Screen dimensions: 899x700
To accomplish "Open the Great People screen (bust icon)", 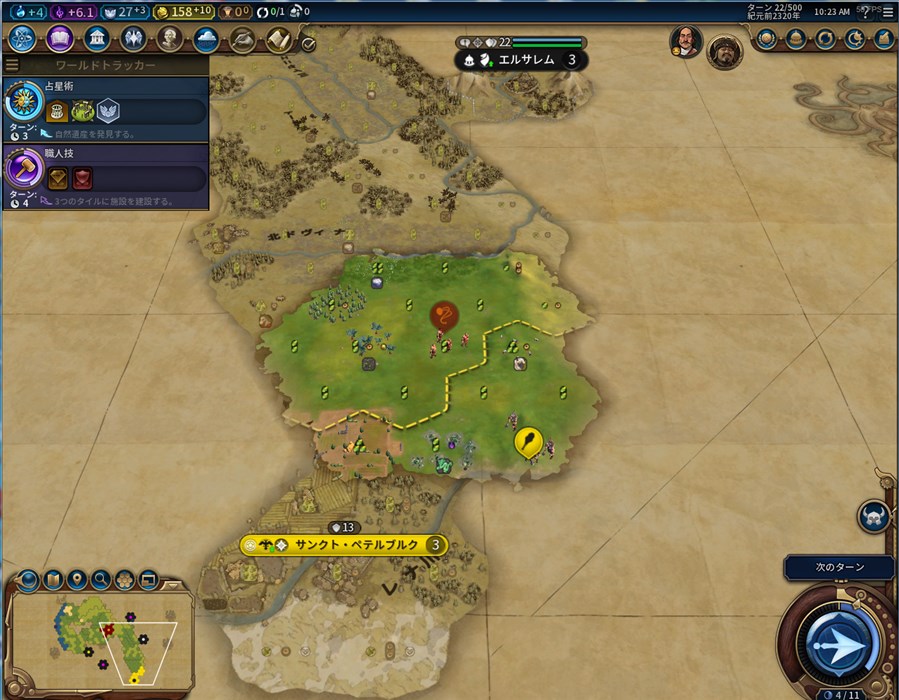I will pyautogui.click(x=170, y=39).
